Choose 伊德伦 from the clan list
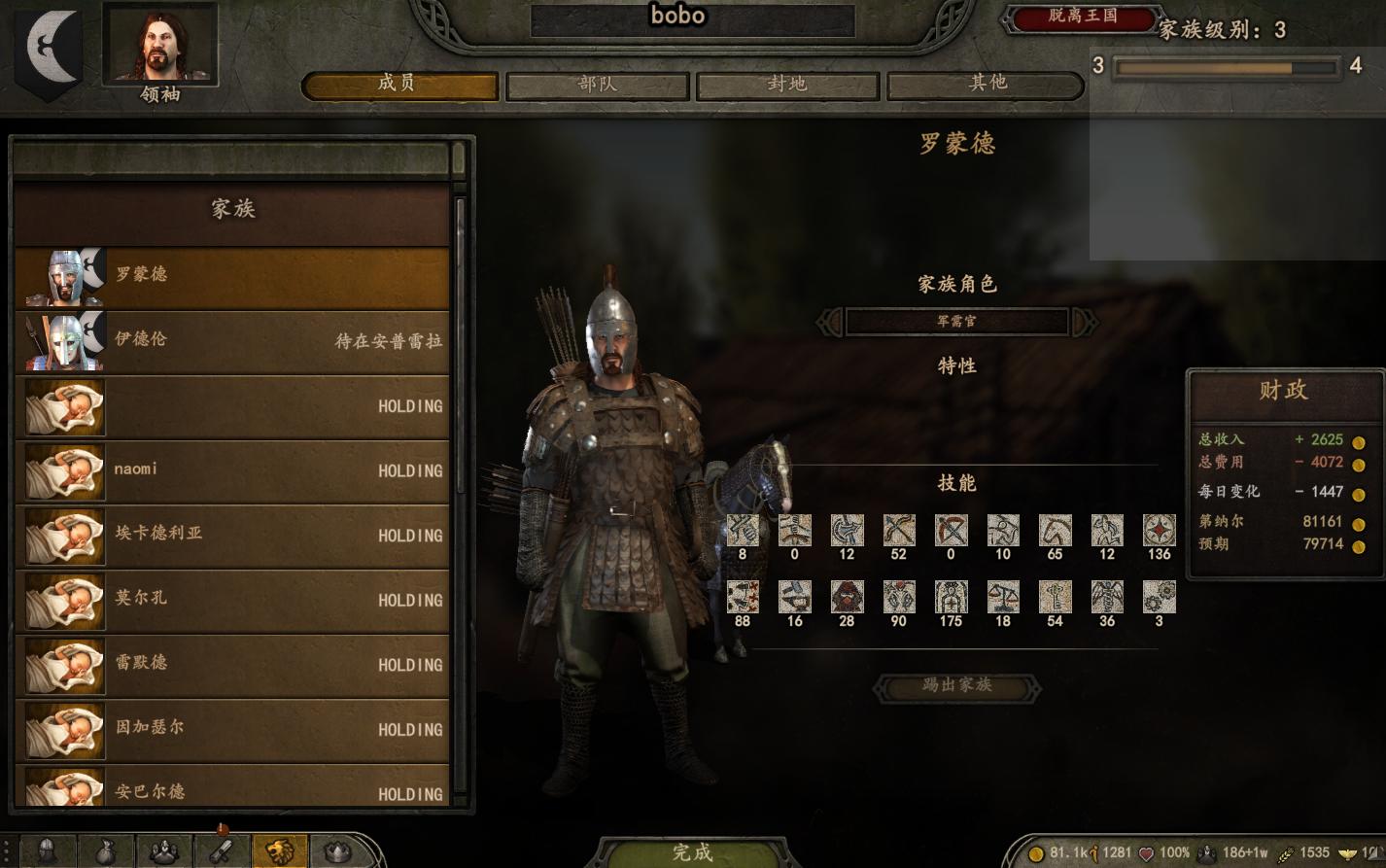Screen dimensions: 1386x868 [x=231, y=340]
